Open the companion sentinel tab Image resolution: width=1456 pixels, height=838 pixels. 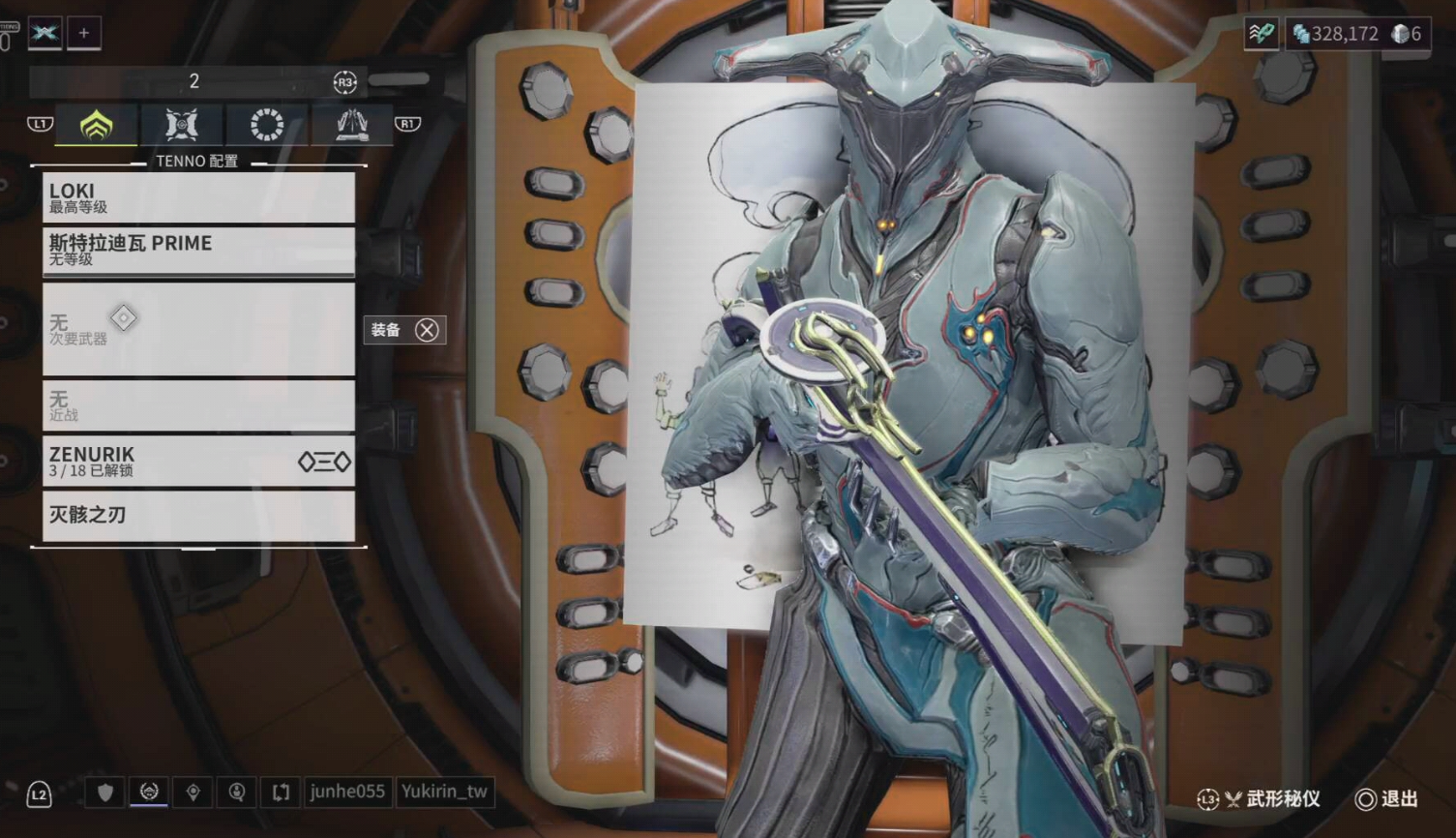click(181, 125)
